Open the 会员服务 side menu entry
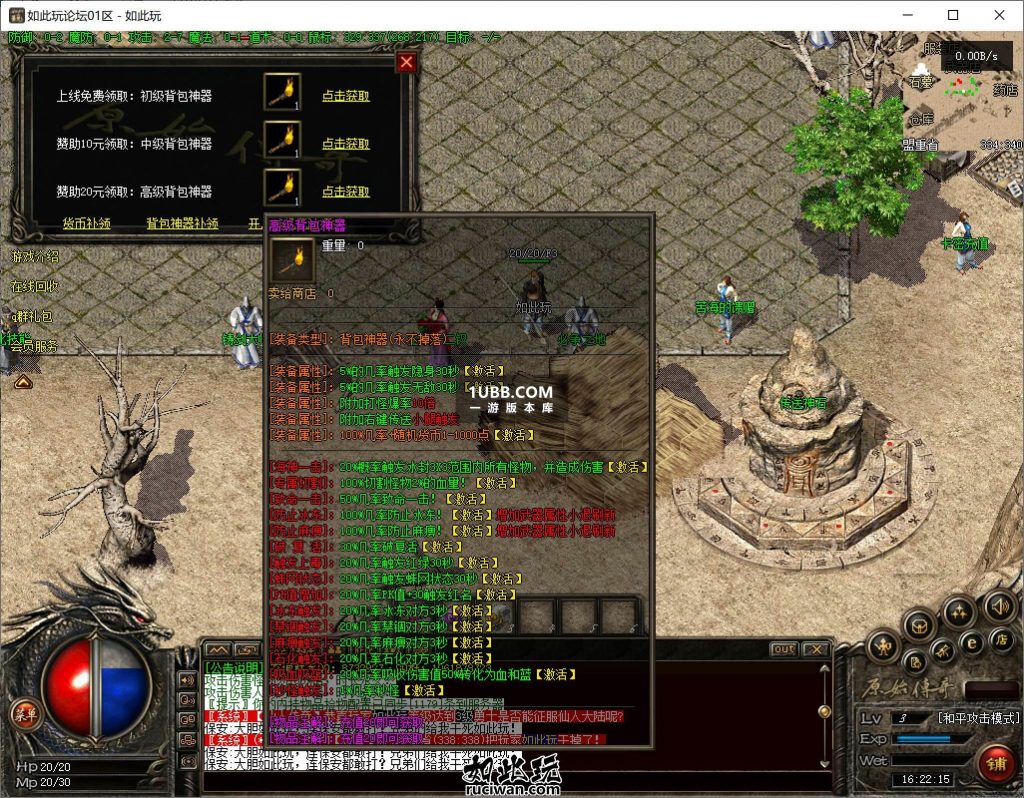Image resolution: width=1024 pixels, height=798 pixels. (35, 346)
